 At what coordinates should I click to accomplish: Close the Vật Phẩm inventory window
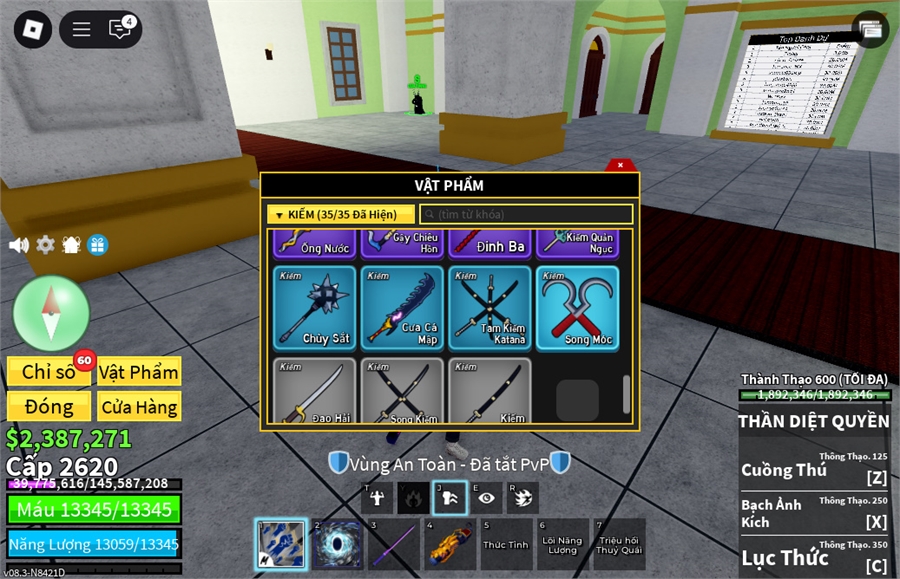[621, 165]
